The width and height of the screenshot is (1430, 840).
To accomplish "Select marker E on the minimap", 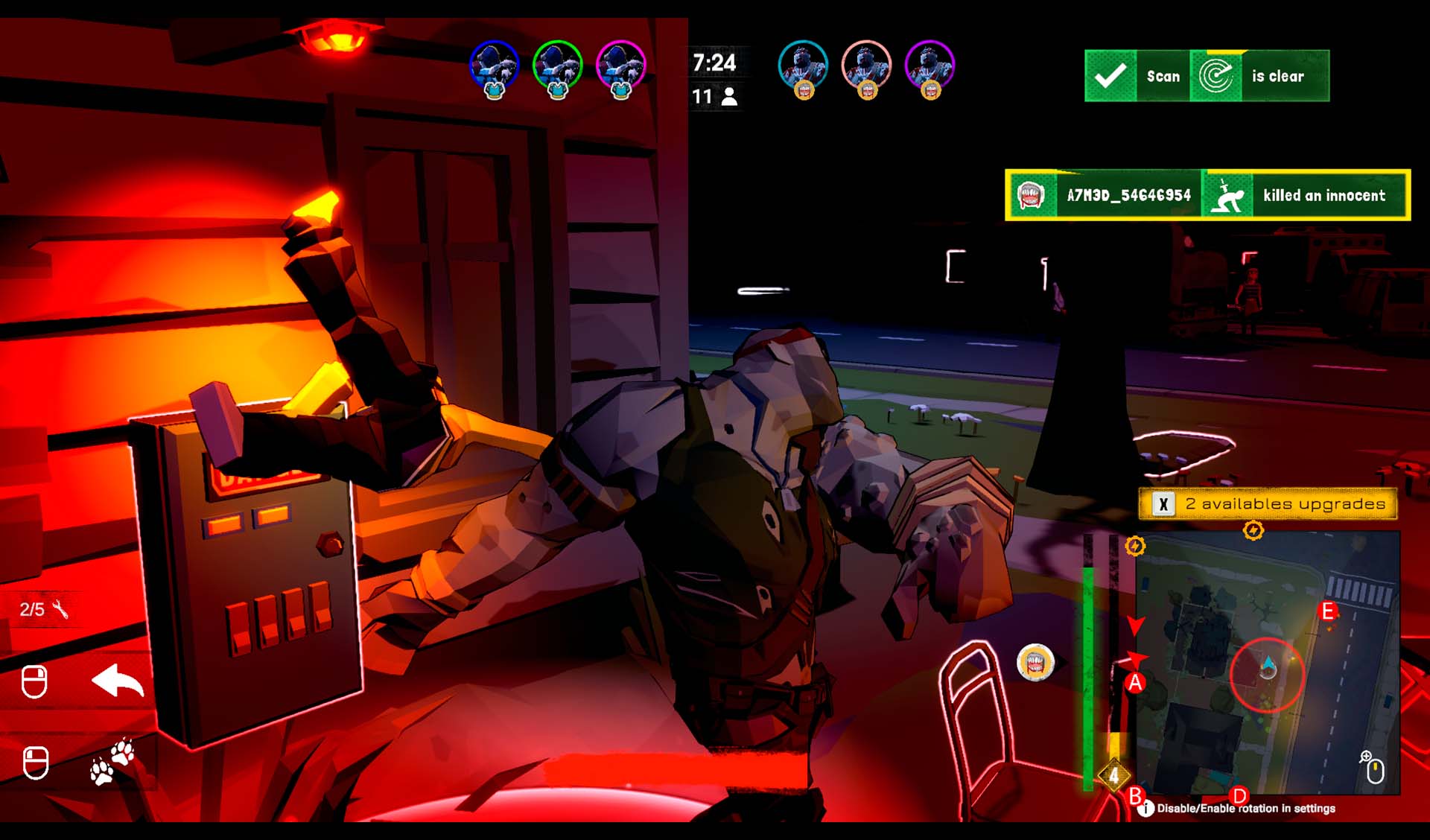I will (x=1327, y=612).
